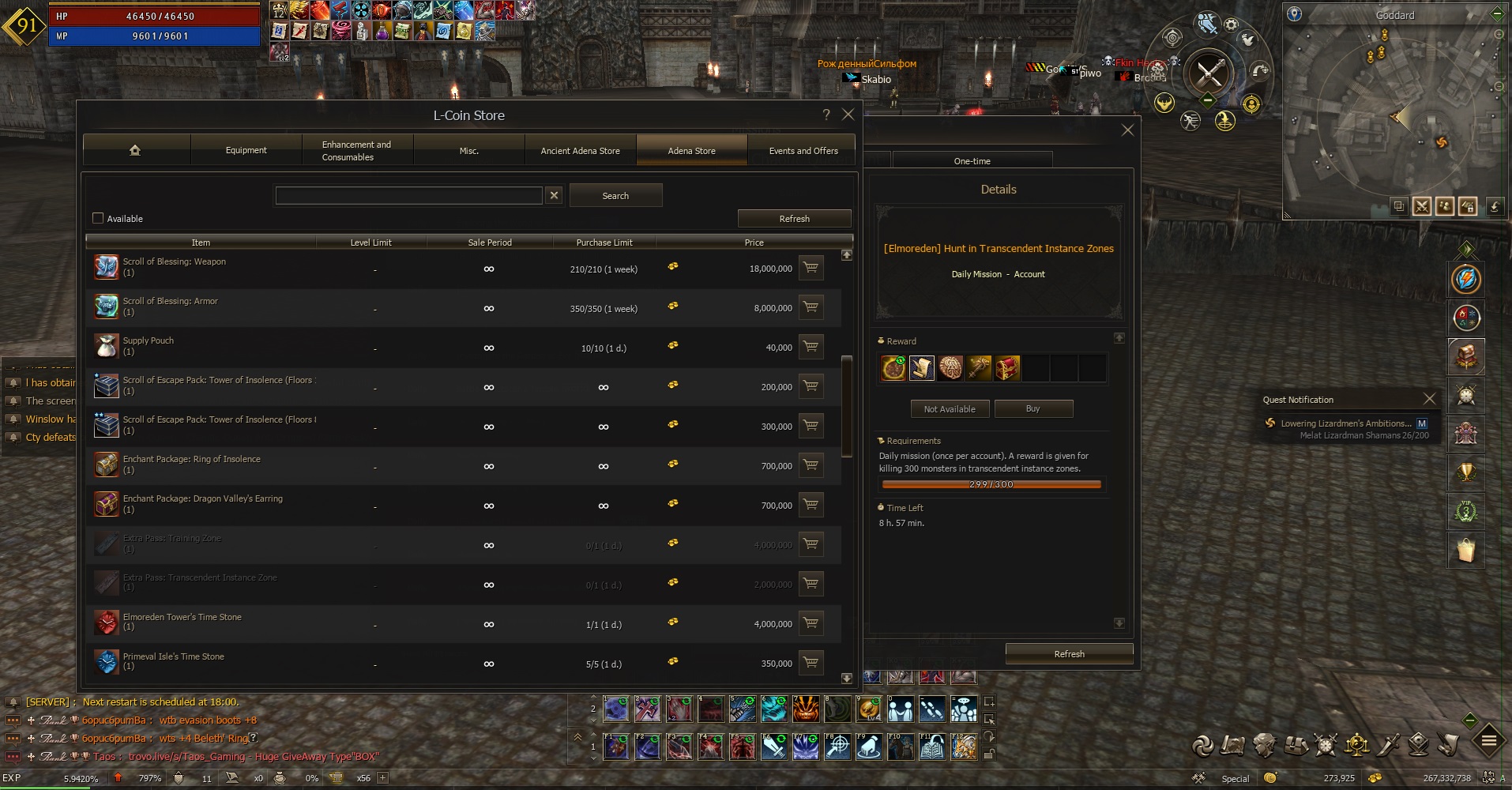The image size is (1512, 790).
Task: Open the Enhancement and Consumables tab
Action: coord(356,150)
